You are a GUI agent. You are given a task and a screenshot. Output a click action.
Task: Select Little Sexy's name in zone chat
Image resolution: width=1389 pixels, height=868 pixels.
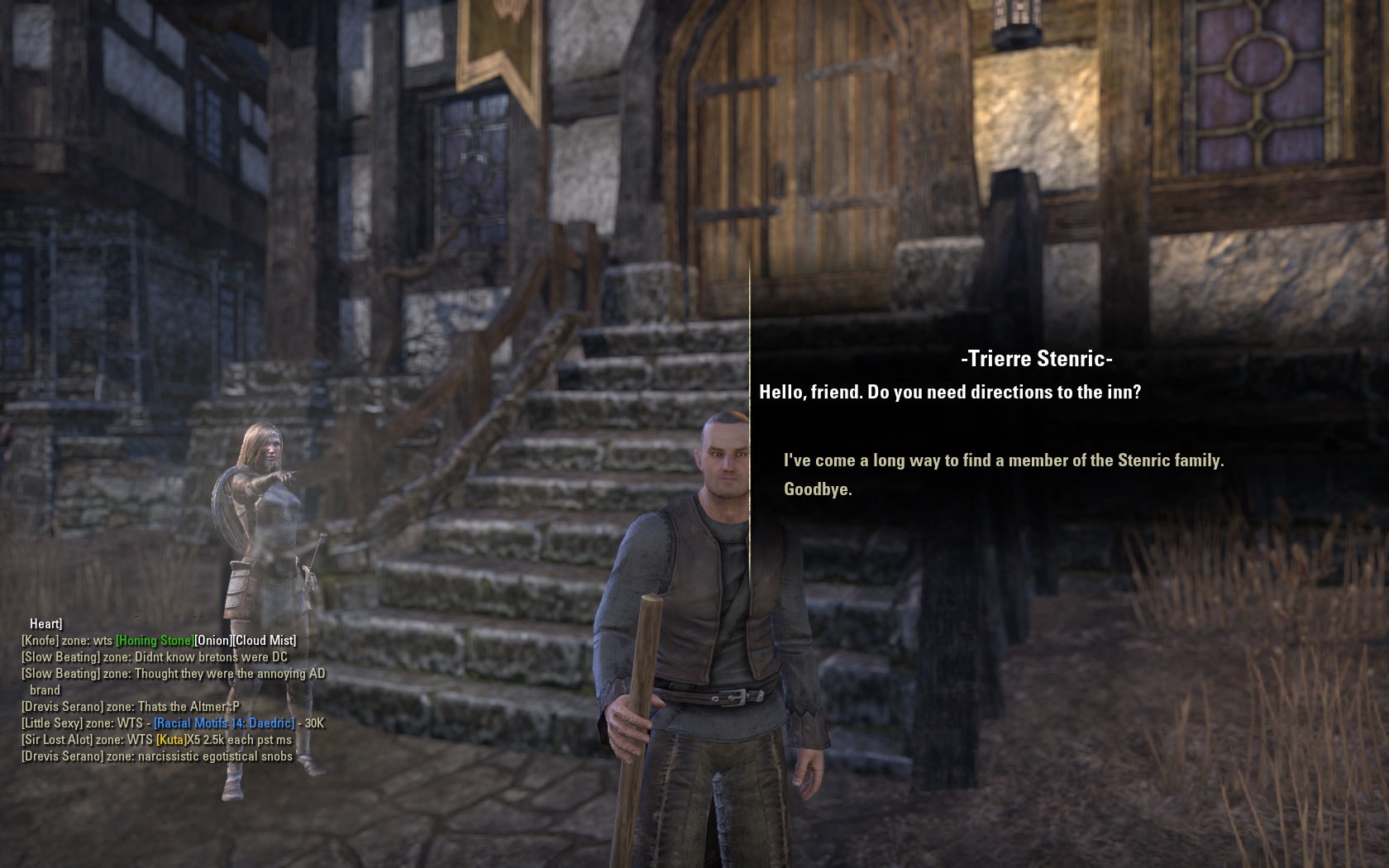tap(52, 723)
